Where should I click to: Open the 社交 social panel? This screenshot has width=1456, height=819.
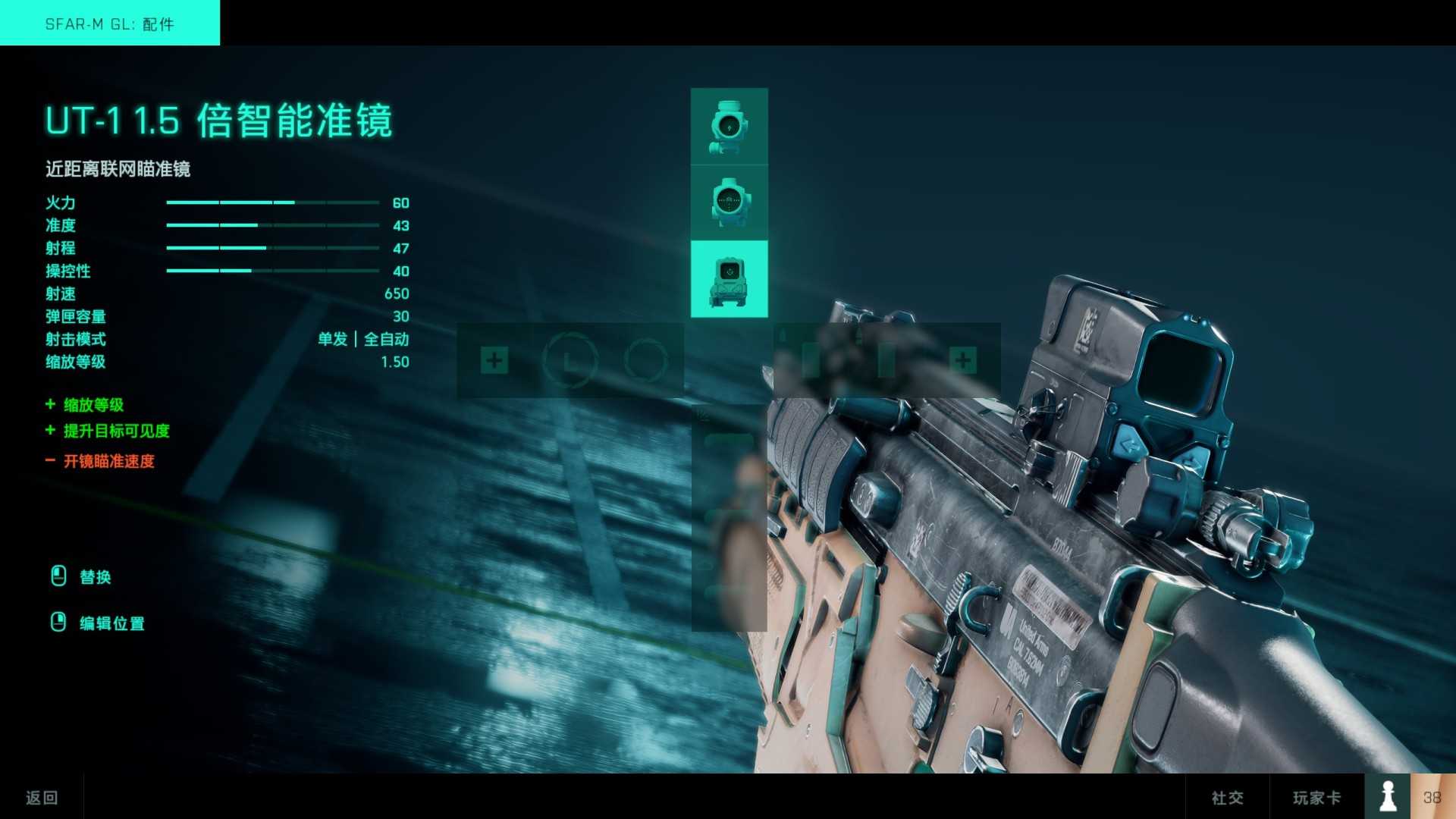[1230, 797]
